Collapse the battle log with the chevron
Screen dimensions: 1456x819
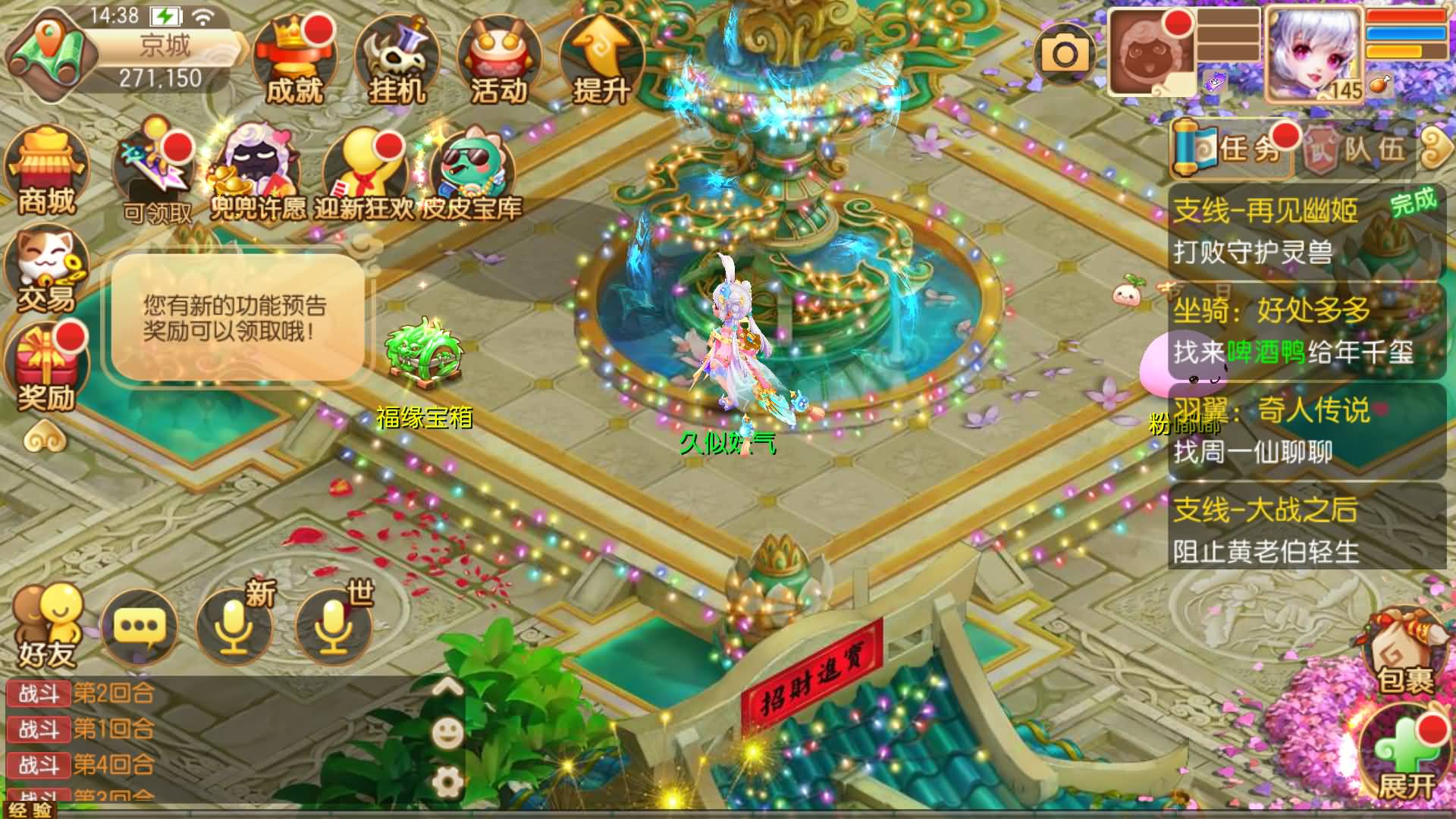pyautogui.click(x=446, y=684)
